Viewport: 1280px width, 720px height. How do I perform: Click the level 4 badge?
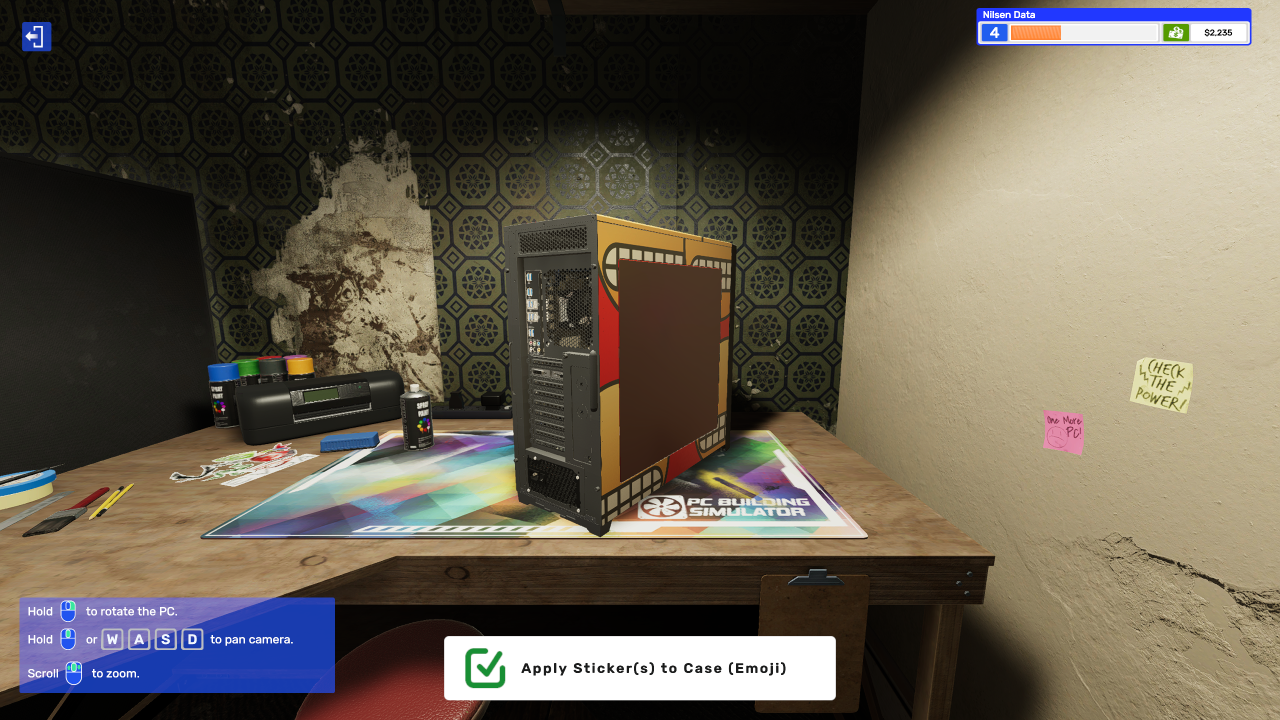point(993,32)
